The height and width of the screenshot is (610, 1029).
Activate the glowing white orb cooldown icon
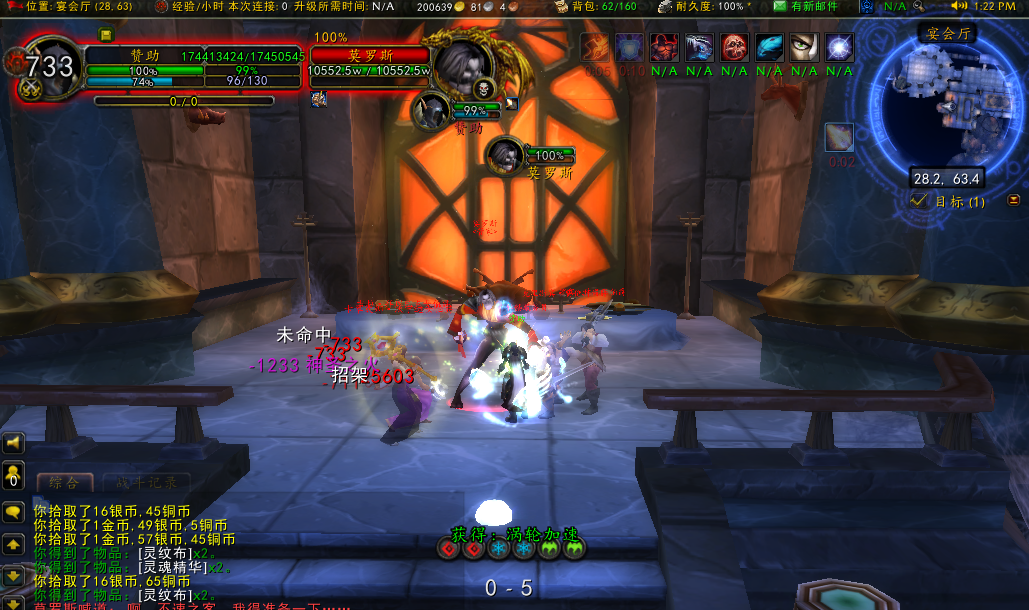pos(840,47)
